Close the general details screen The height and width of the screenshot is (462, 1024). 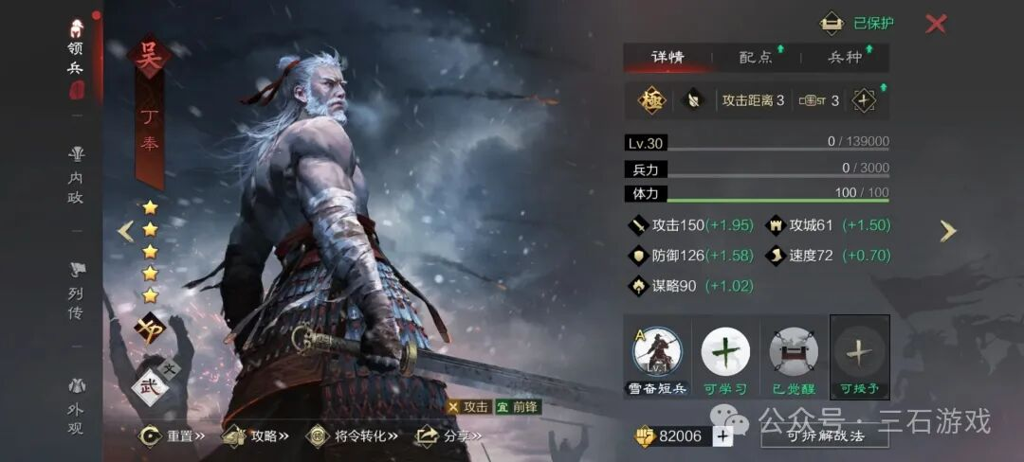coord(936,24)
